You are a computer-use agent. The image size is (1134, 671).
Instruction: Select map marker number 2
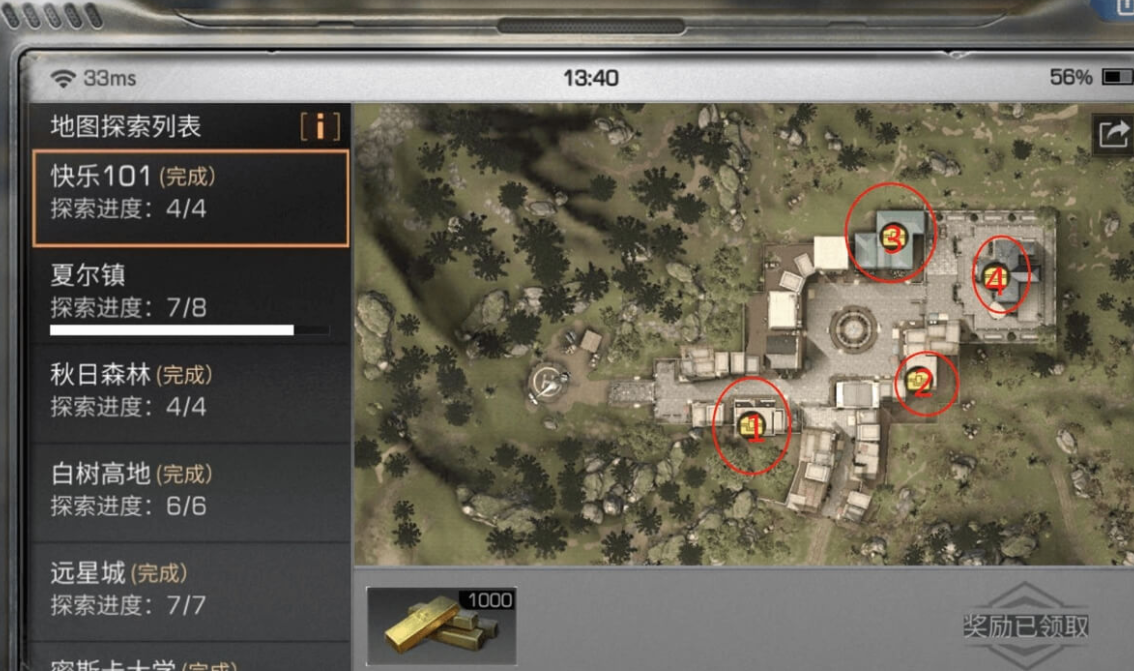coord(924,381)
